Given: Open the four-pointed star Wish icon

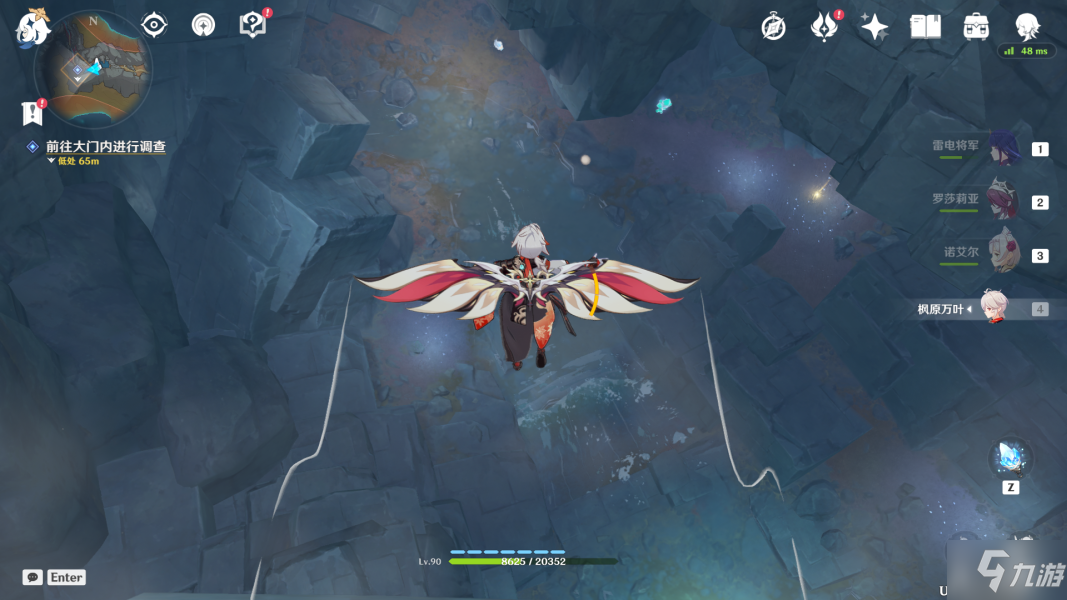Looking at the screenshot, I should (x=874, y=27).
